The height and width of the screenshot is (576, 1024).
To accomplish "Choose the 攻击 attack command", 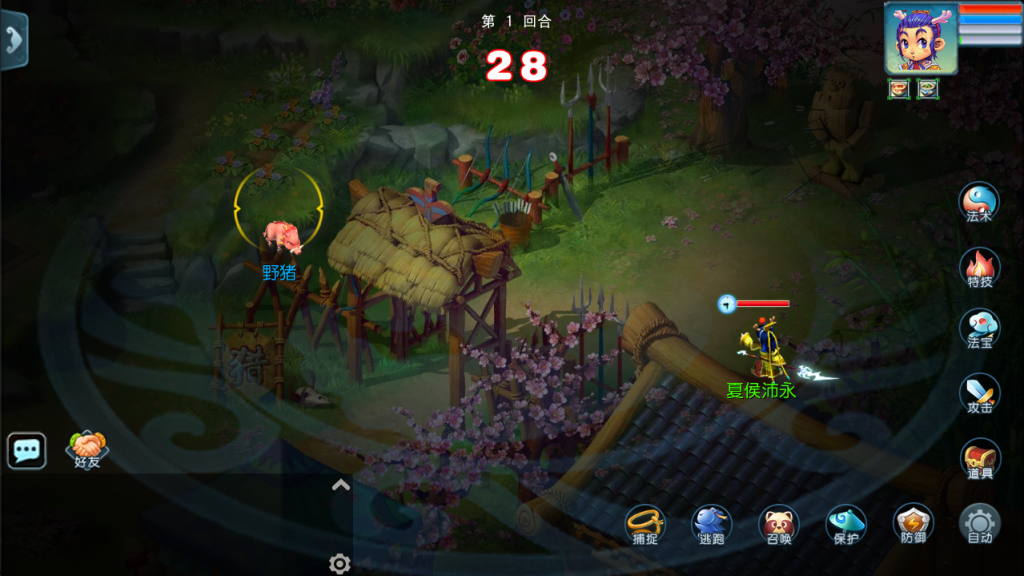I will [979, 393].
